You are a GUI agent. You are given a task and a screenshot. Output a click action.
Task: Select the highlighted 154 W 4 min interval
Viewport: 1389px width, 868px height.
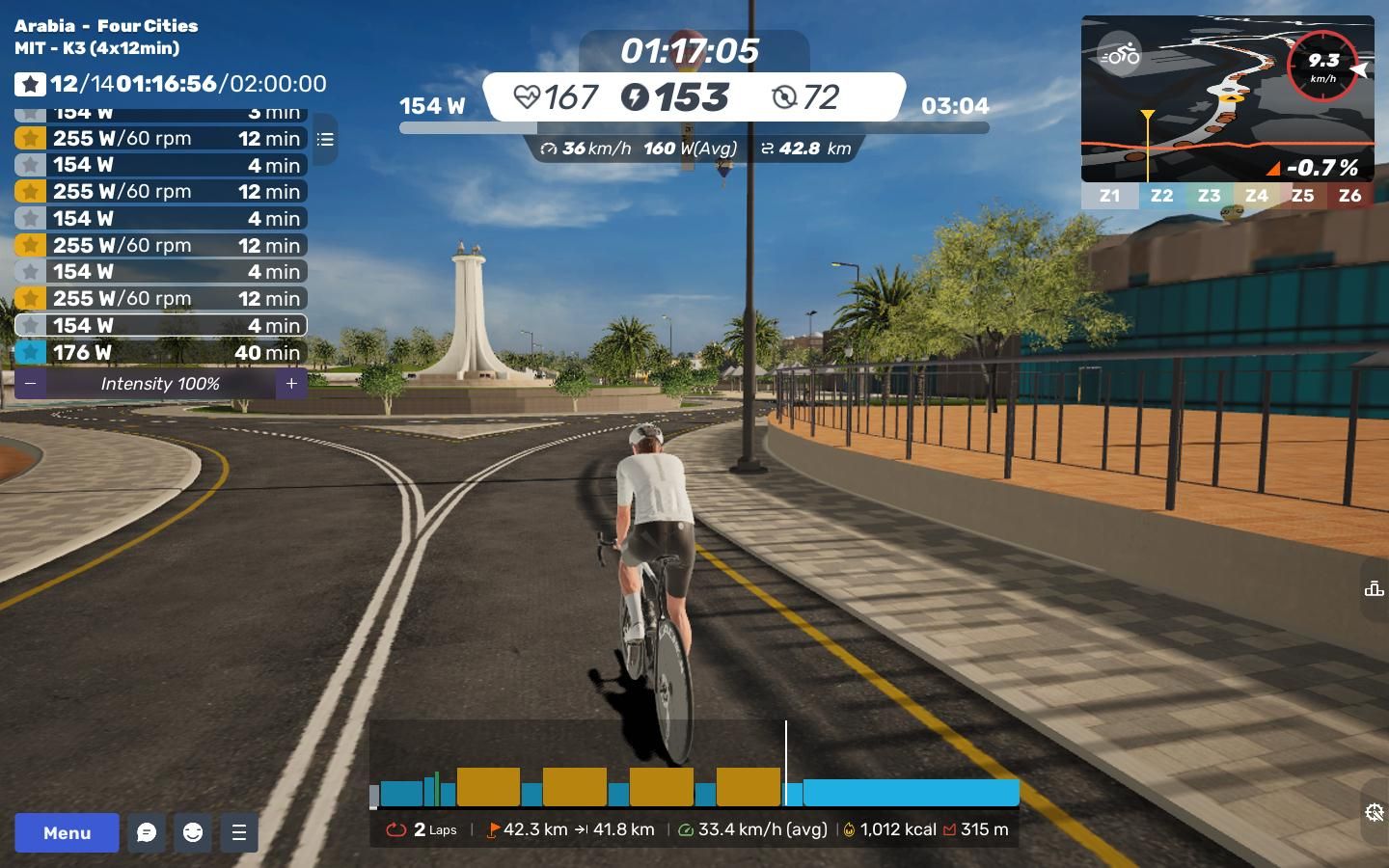tap(161, 326)
